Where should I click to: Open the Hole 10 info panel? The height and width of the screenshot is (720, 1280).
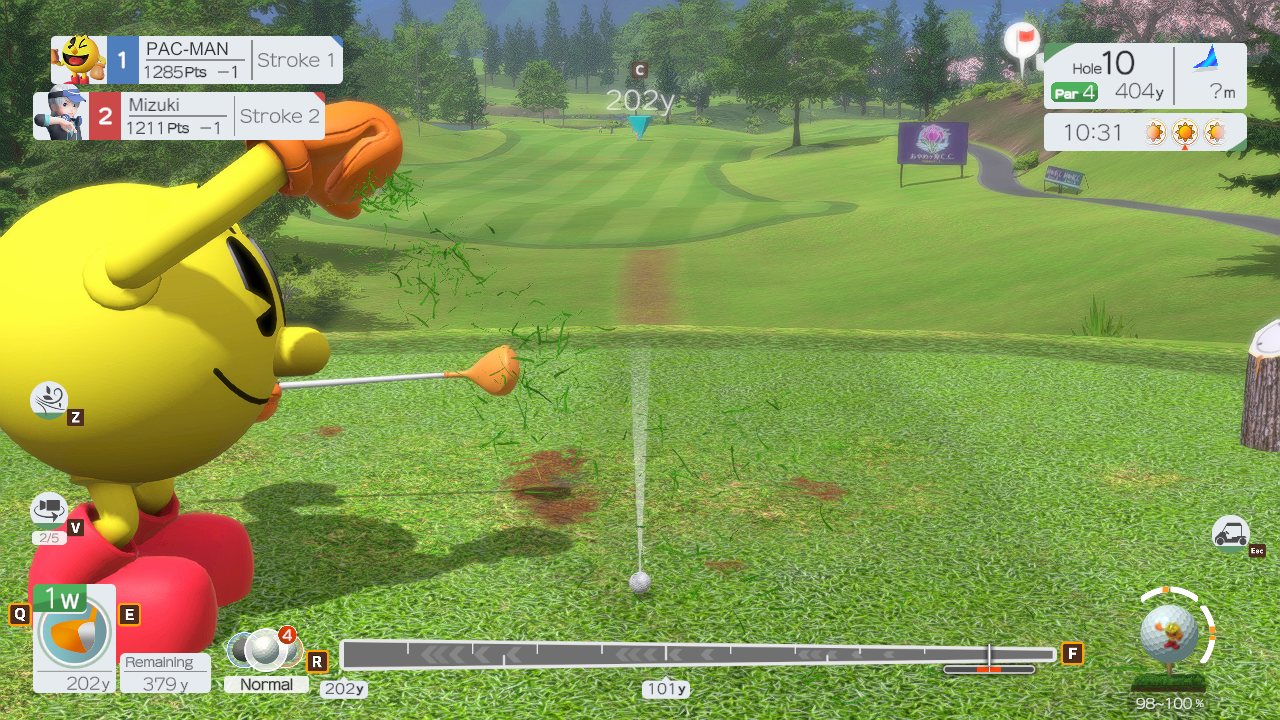point(1144,76)
